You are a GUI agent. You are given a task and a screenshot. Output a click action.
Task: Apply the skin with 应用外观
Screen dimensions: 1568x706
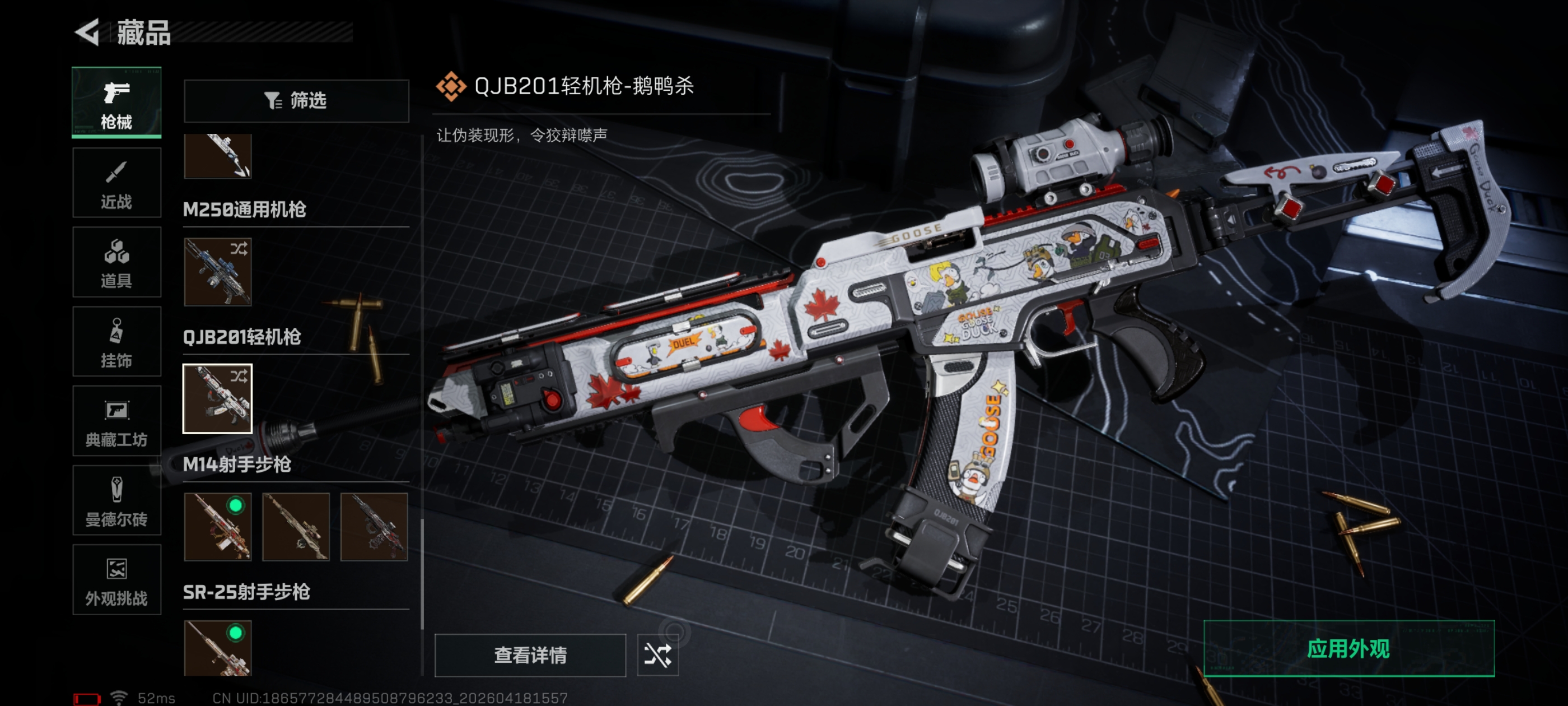(x=1348, y=649)
